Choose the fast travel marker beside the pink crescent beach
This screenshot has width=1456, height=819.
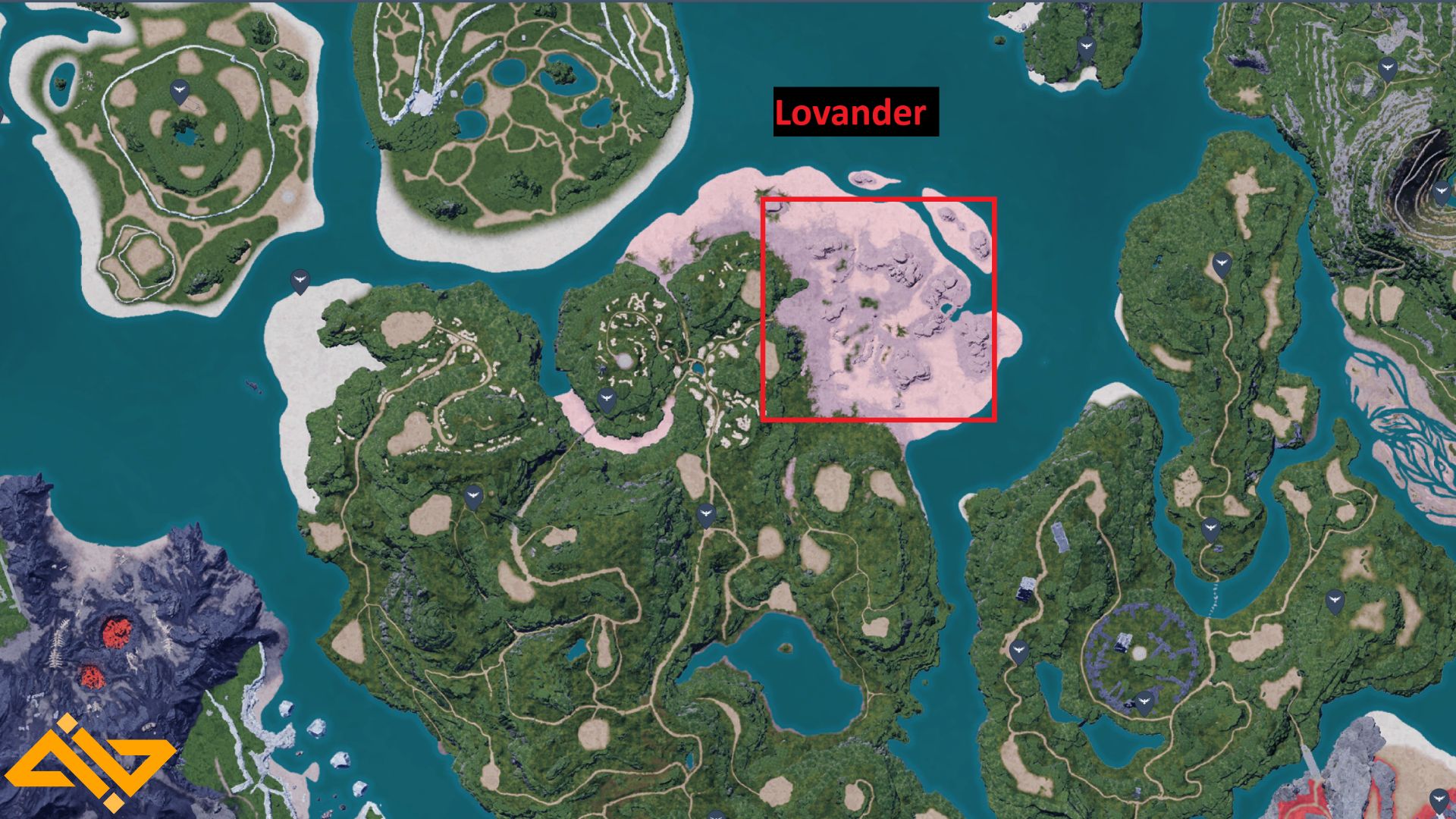(x=606, y=399)
